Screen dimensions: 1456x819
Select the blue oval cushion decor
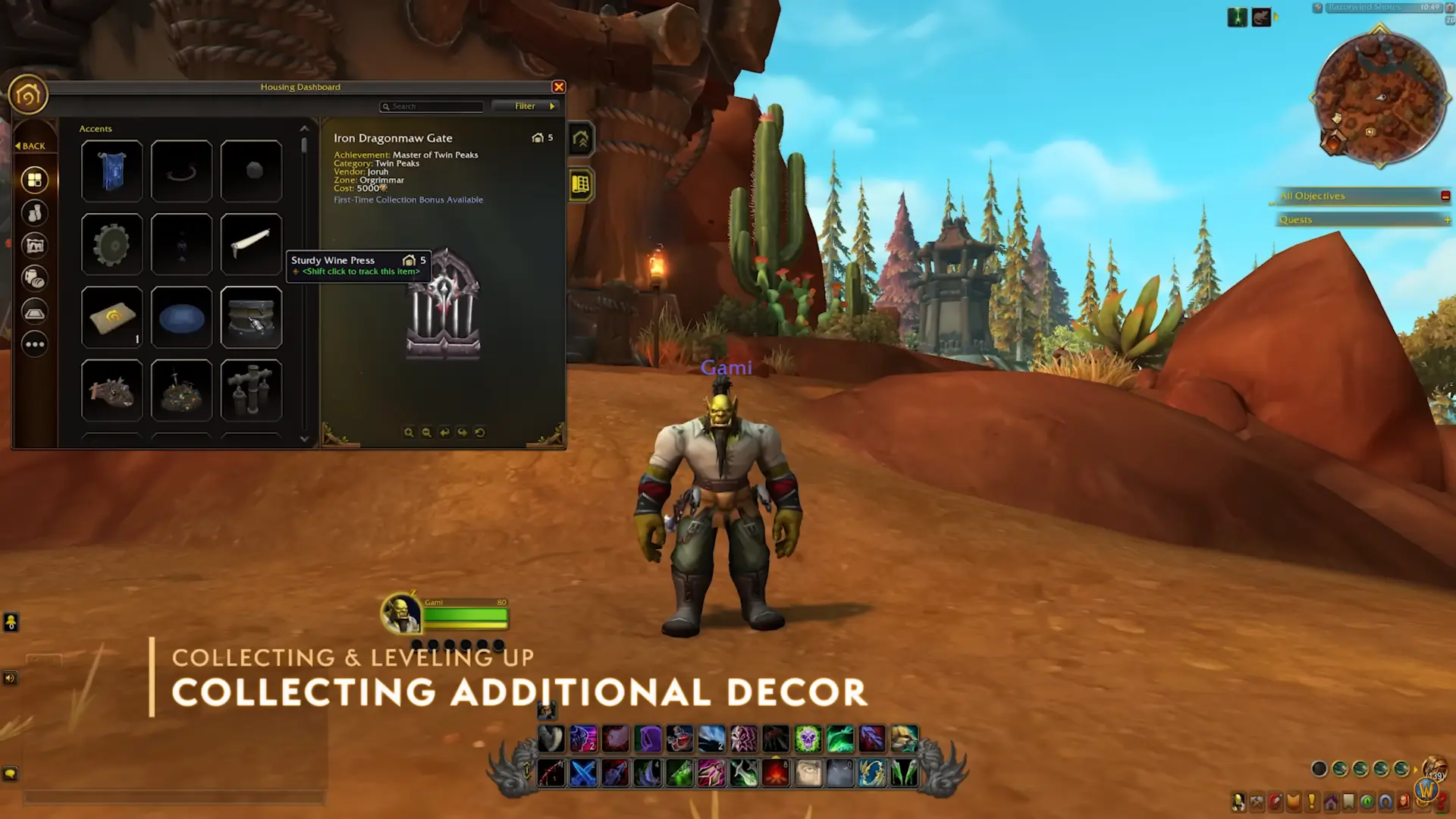click(x=181, y=318)
